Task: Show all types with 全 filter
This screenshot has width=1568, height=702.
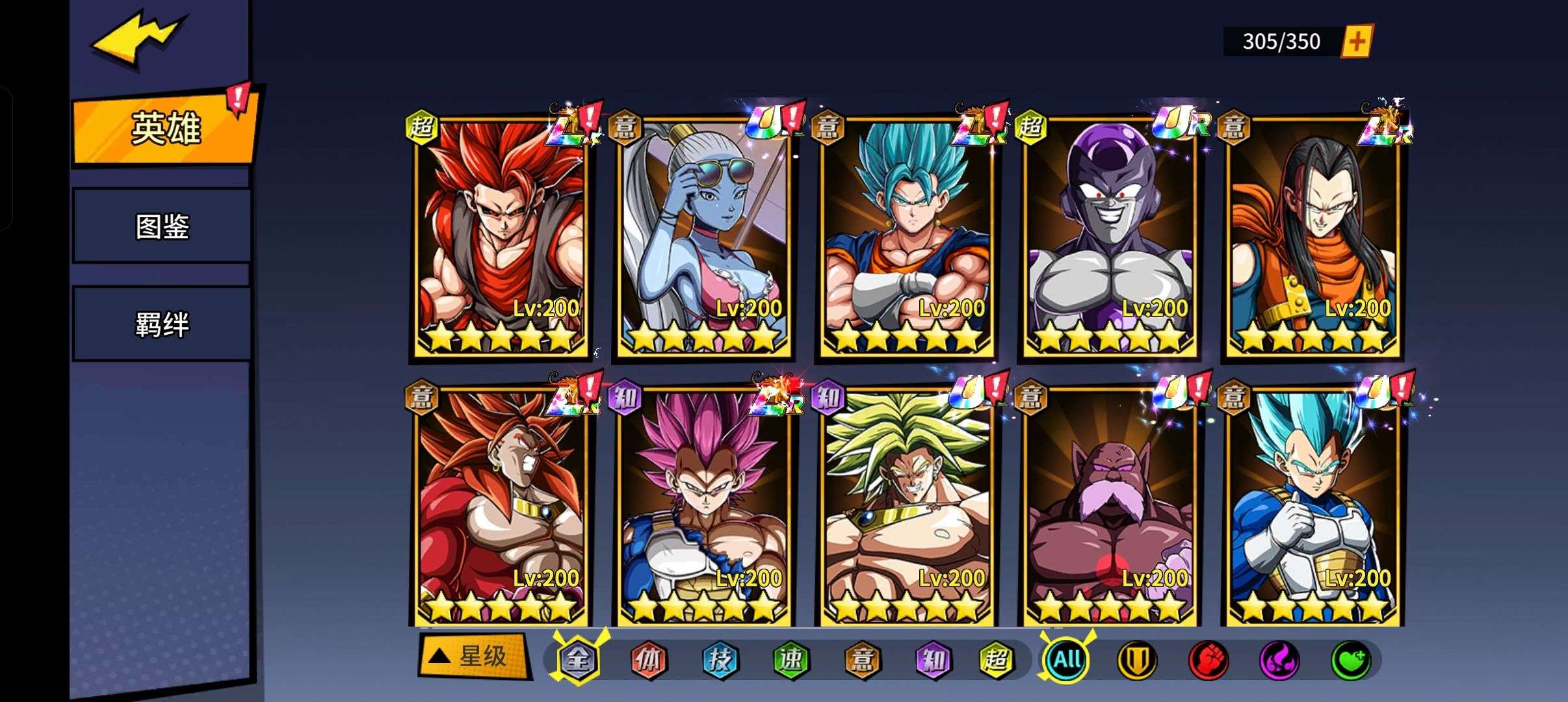Action: point(578,660)
